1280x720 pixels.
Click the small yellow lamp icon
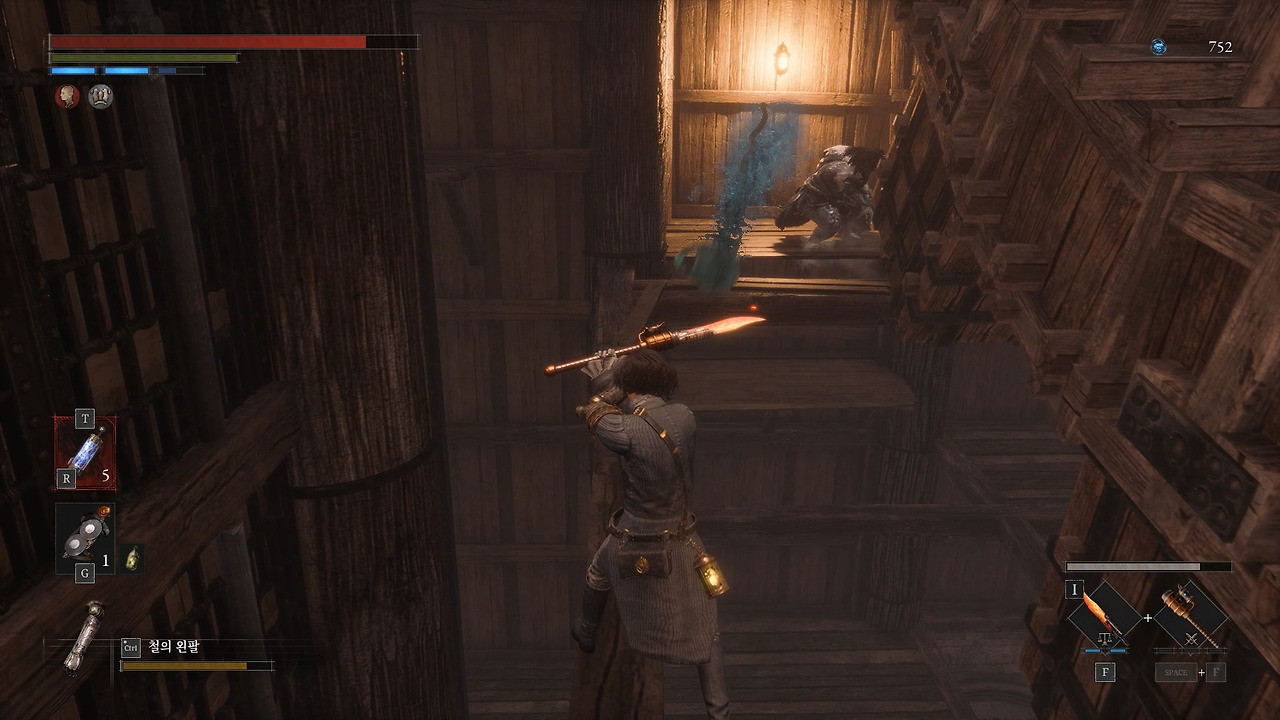(x=132, y=559)
